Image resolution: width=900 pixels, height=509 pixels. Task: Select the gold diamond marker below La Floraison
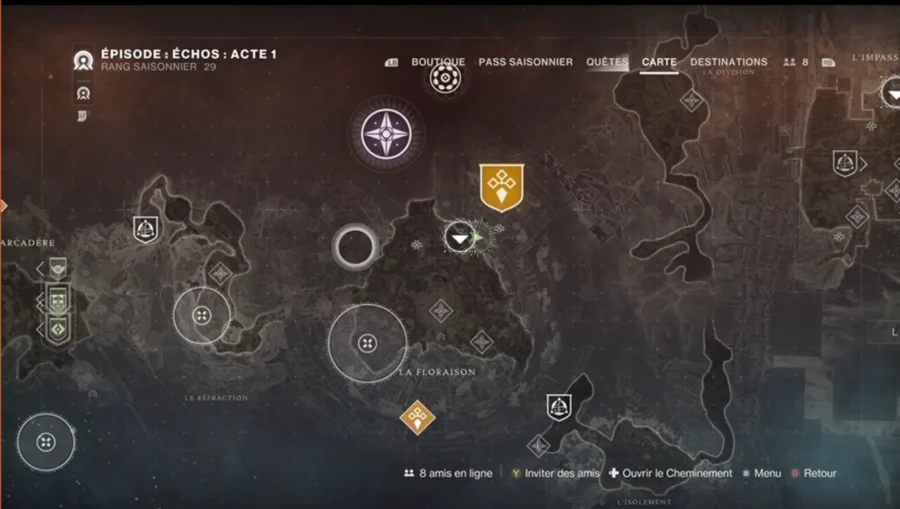(417, 416)
